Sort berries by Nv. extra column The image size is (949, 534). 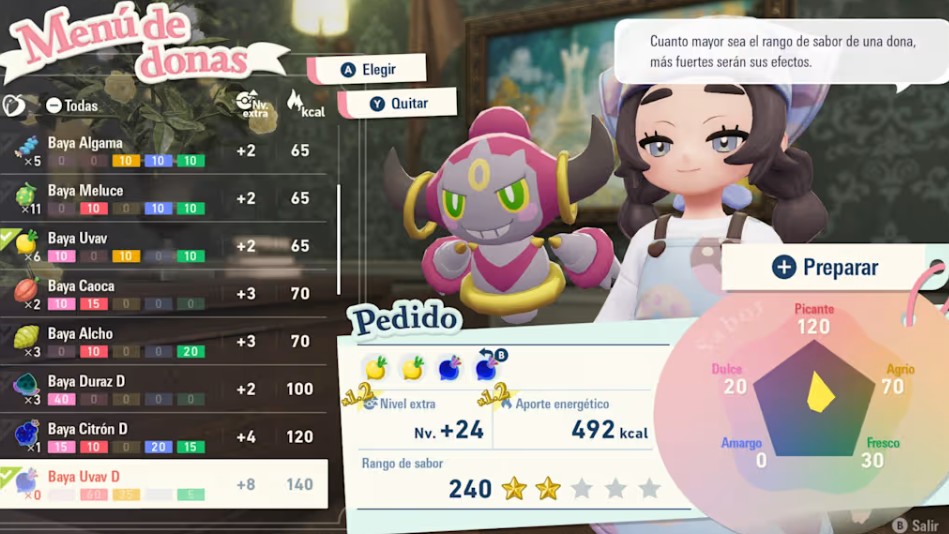click(x=251, y=103)
